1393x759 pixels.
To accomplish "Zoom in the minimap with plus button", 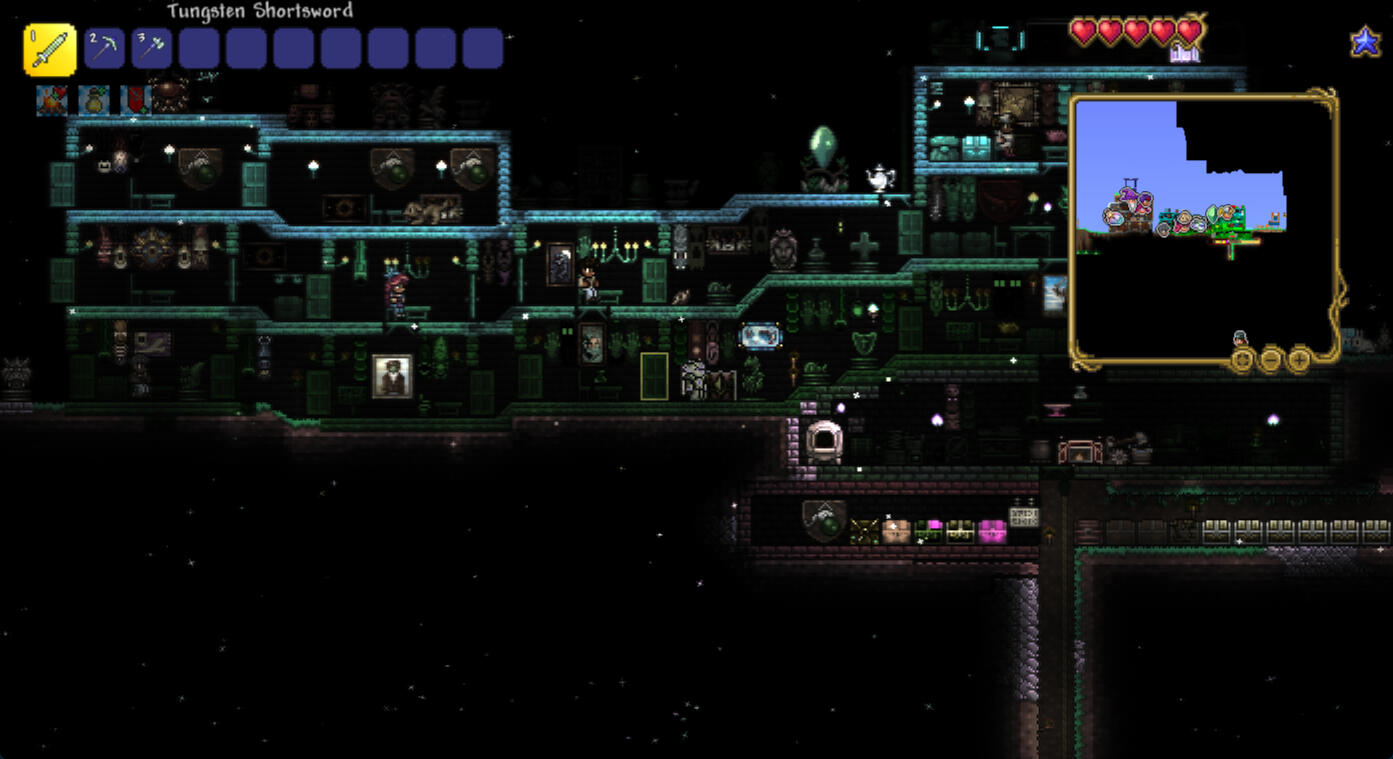I will tap(1299, 358).
